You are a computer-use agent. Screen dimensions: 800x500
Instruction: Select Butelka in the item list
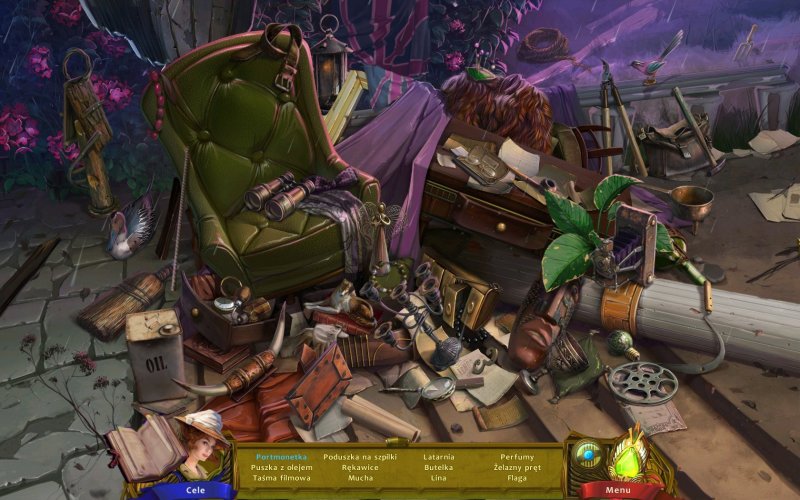(438, 467)
